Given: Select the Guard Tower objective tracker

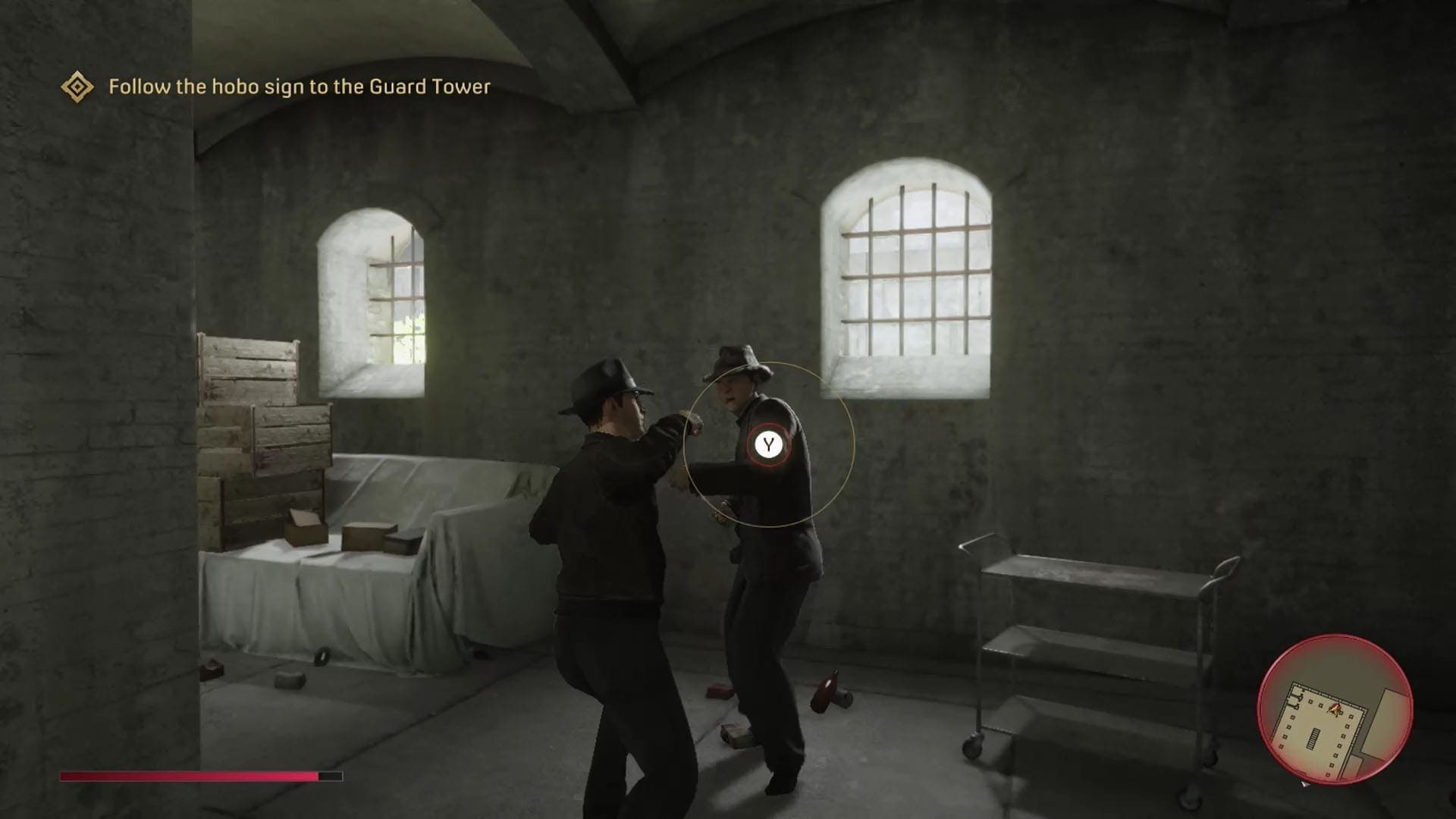Looking at the screenshot, I should point(299,87).
